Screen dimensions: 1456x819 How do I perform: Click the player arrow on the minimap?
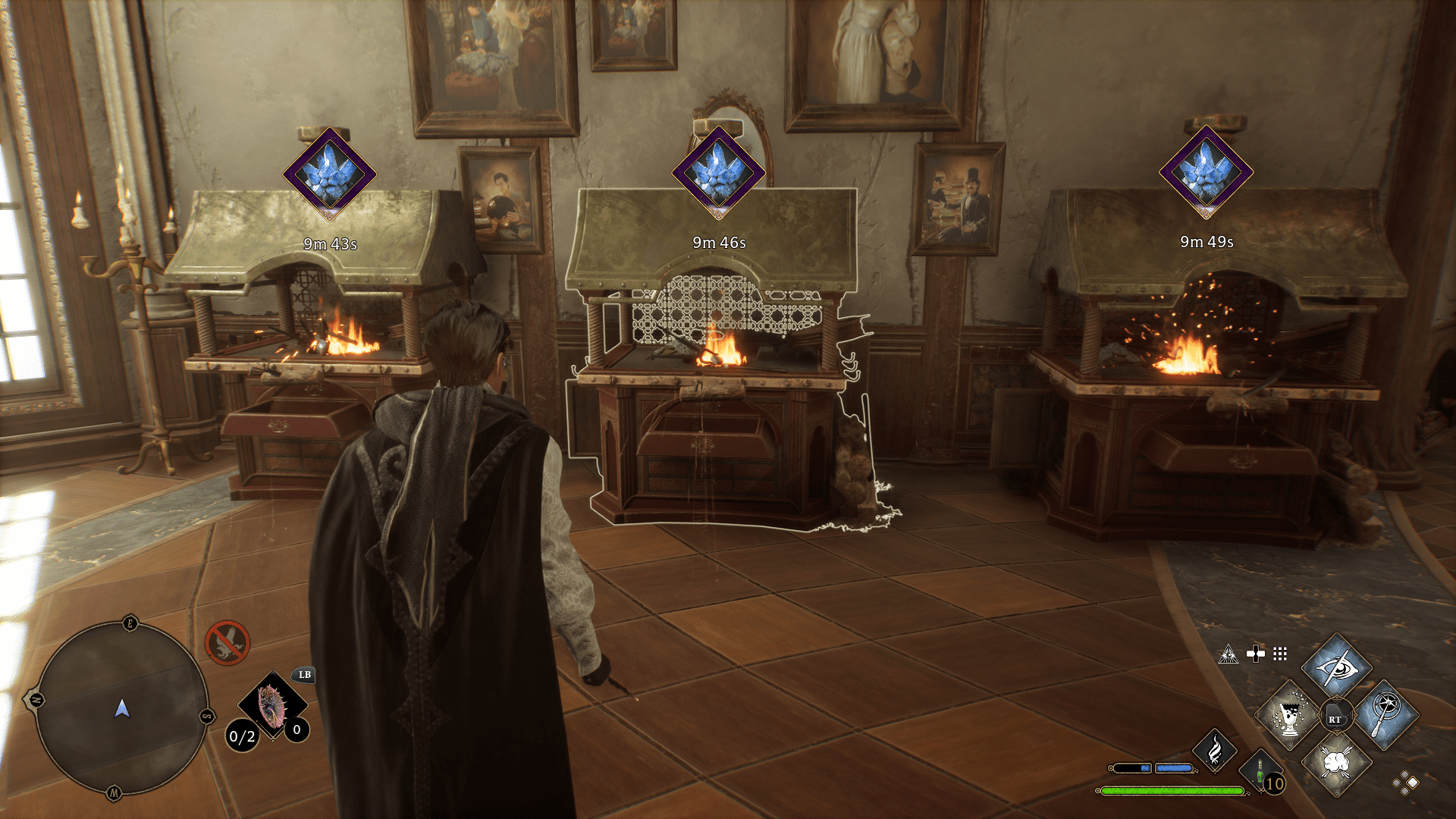(x=121, y=709)
